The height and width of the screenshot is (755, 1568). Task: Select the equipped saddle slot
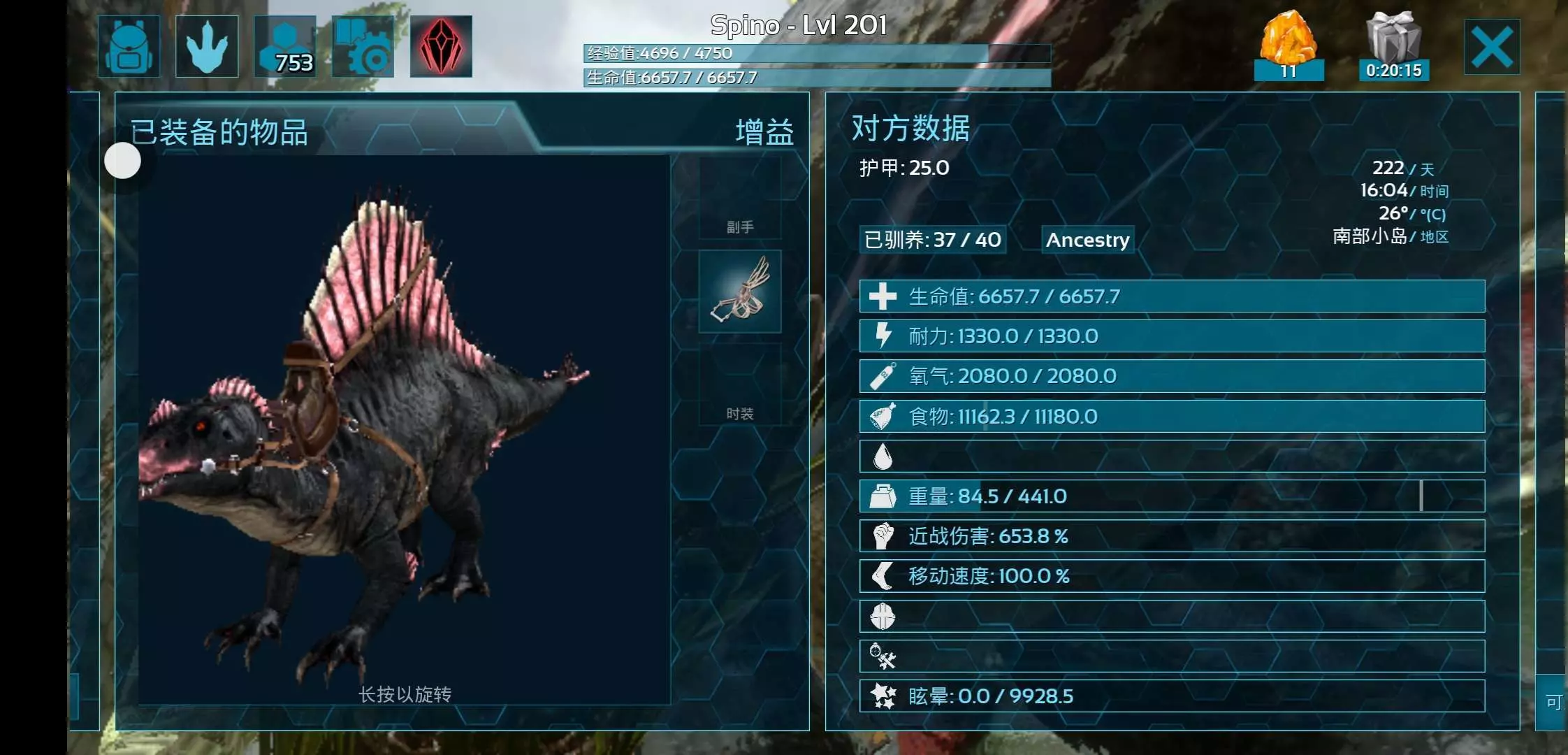[x=740, y=292]
